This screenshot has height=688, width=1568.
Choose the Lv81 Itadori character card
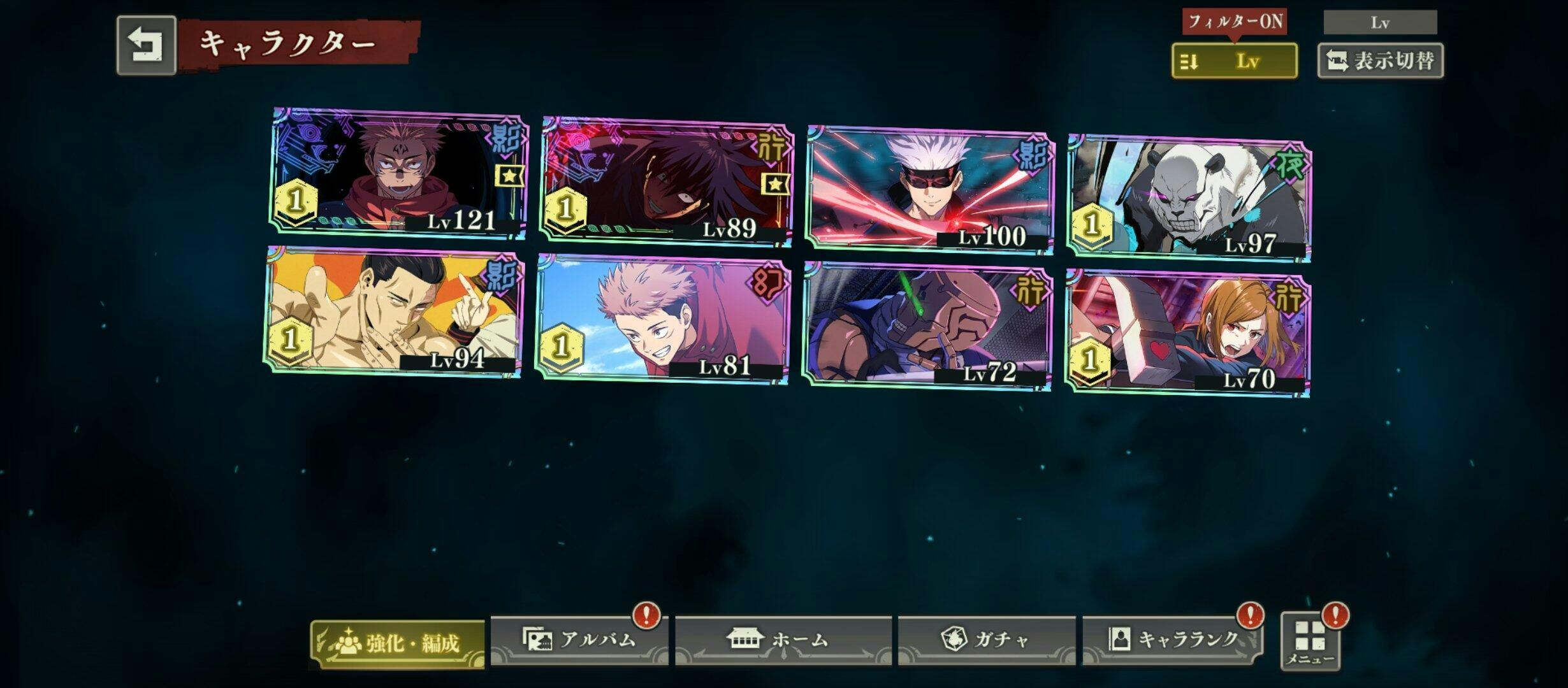(x=662, y=319)
